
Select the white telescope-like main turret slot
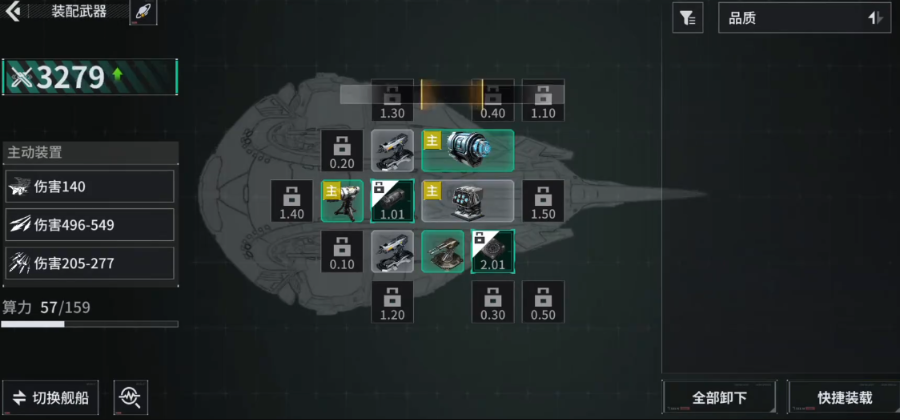(342, 201)
